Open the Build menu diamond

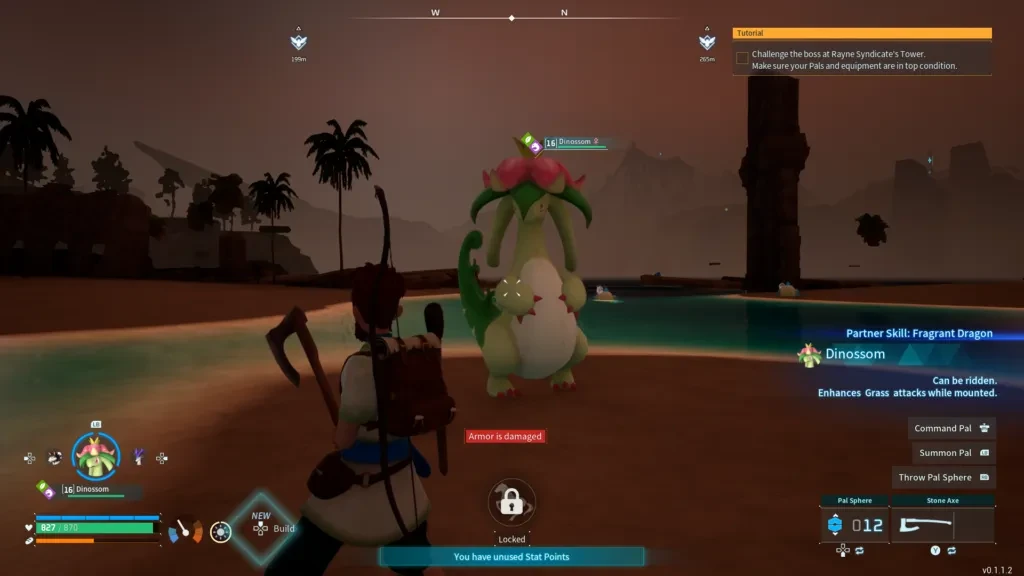click(262, 526)
